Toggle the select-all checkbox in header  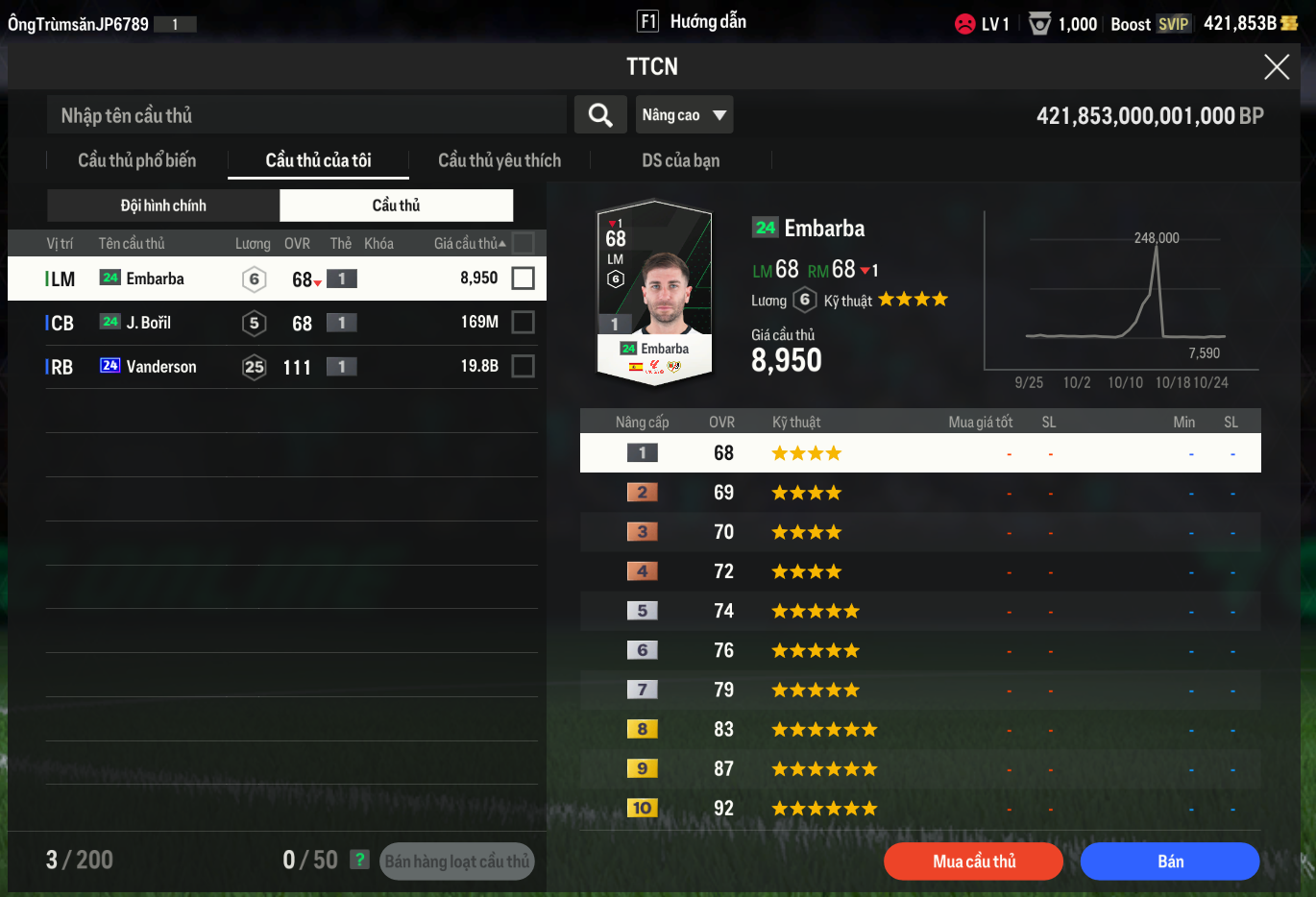tap(524, 243)
